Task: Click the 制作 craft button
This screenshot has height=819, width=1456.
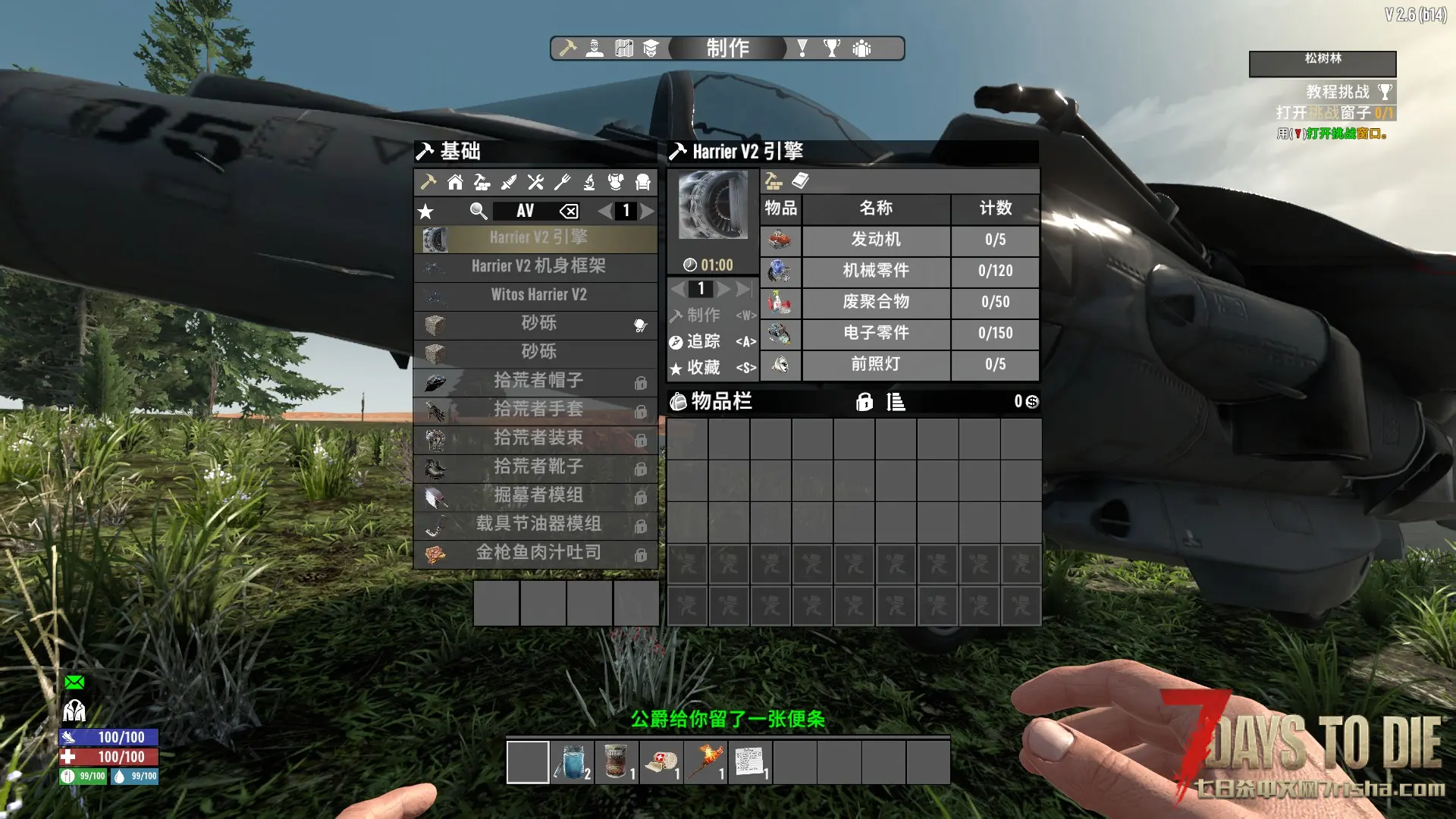Action: point(704,315)
